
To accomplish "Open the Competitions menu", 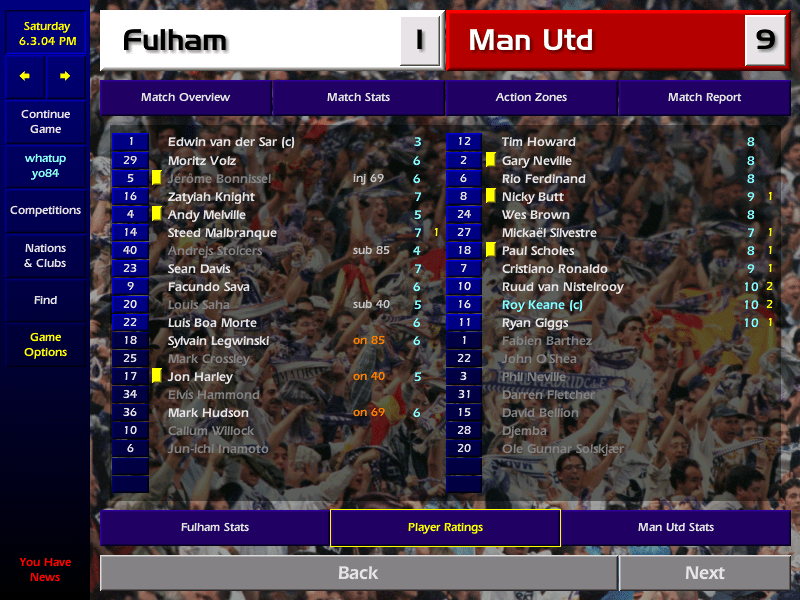I will (x=45, y=211).
